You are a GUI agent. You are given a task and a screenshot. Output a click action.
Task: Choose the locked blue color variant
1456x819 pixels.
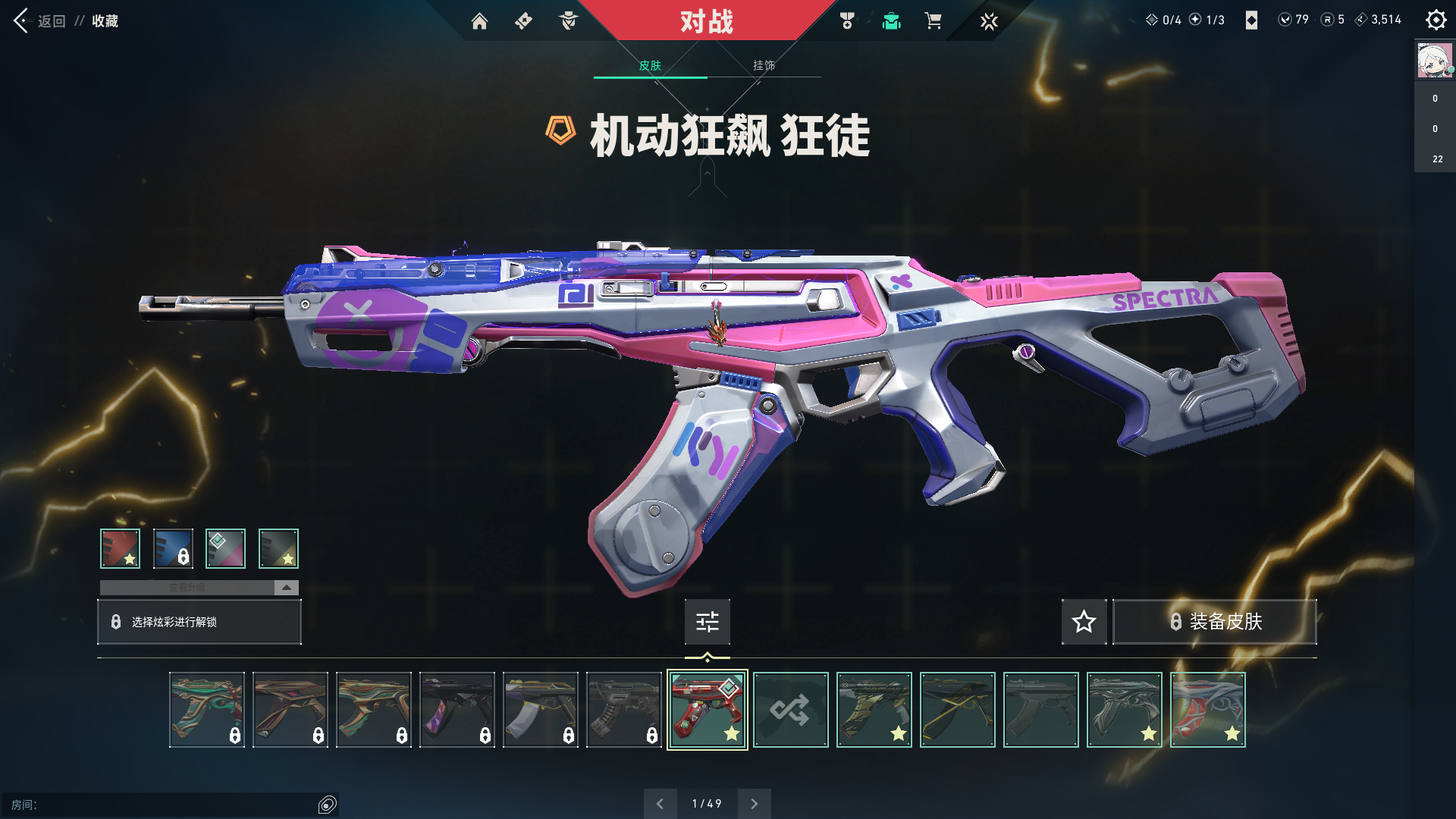pyautogui.click(x=173, y=548)
